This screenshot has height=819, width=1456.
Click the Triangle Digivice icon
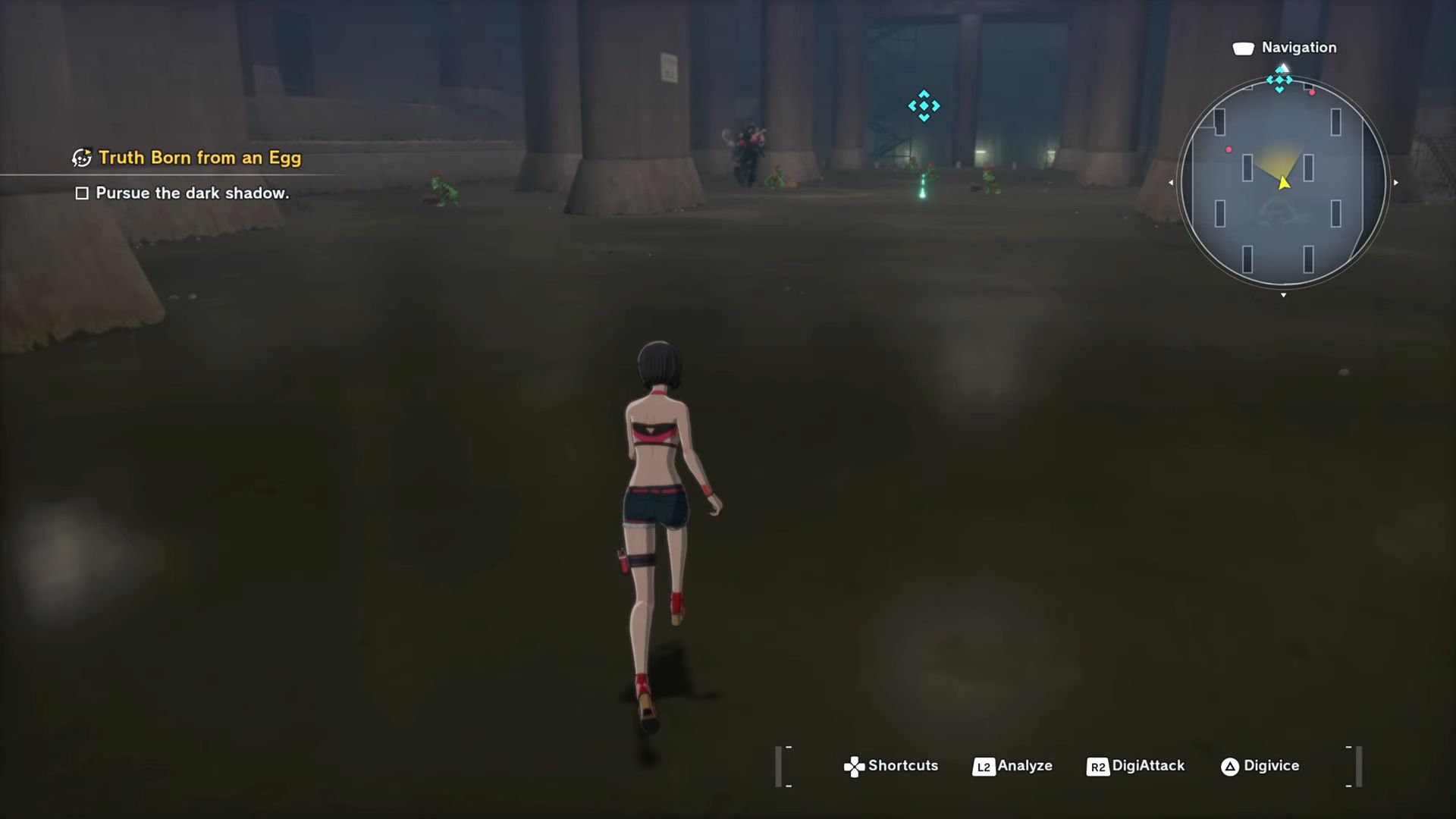point(1228,766)
